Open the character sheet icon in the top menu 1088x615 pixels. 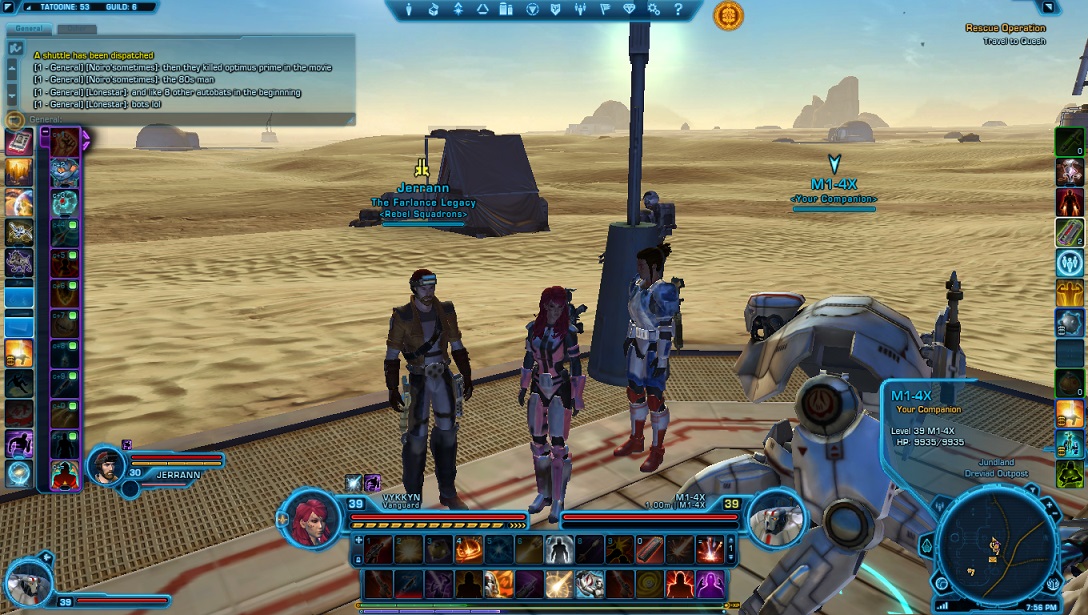coord(409,9)
